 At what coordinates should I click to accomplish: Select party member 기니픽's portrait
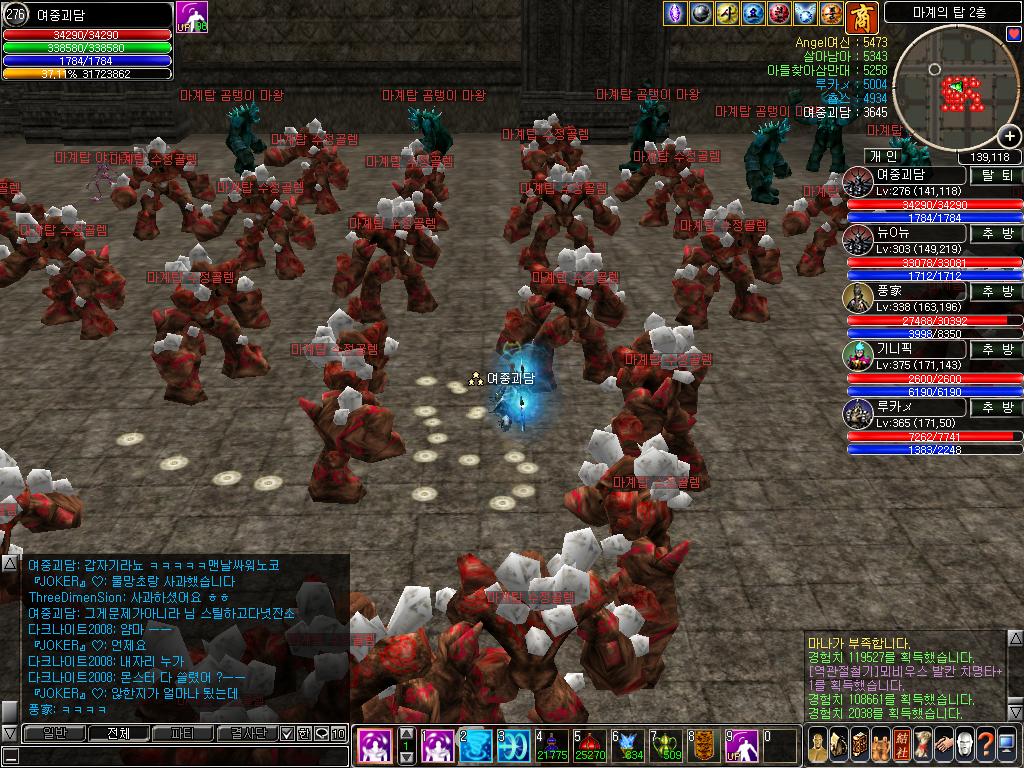pos(859,354)
